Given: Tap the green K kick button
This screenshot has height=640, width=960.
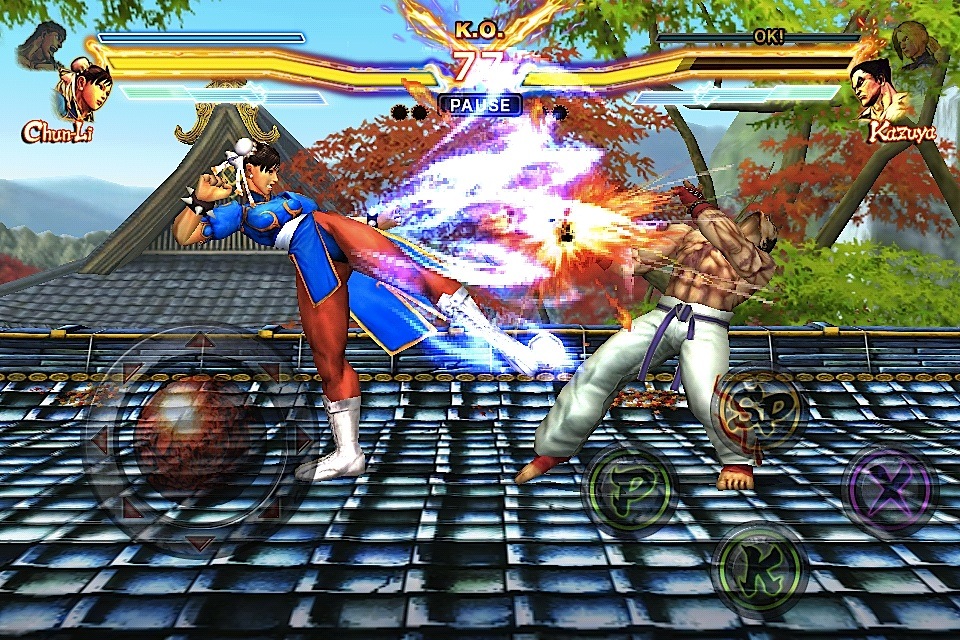Looking at the screenshot, I should [x=759, y=569].
